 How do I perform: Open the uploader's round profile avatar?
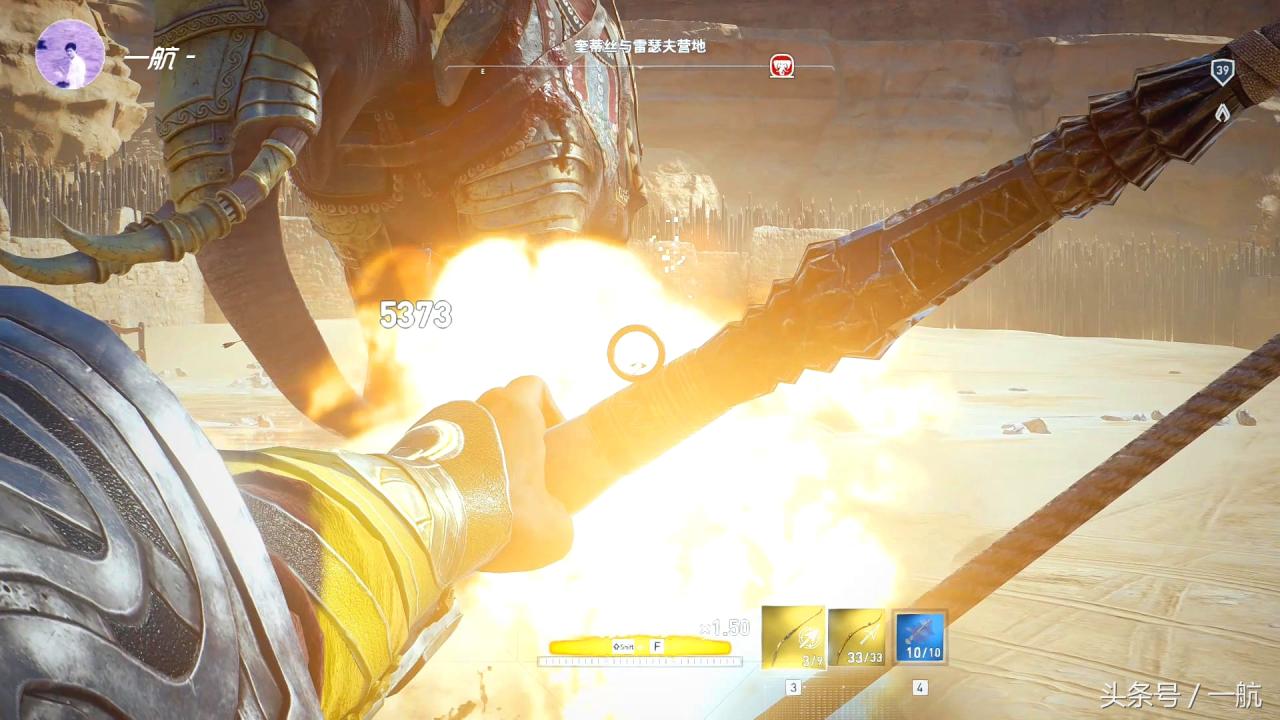pos(69,54)
